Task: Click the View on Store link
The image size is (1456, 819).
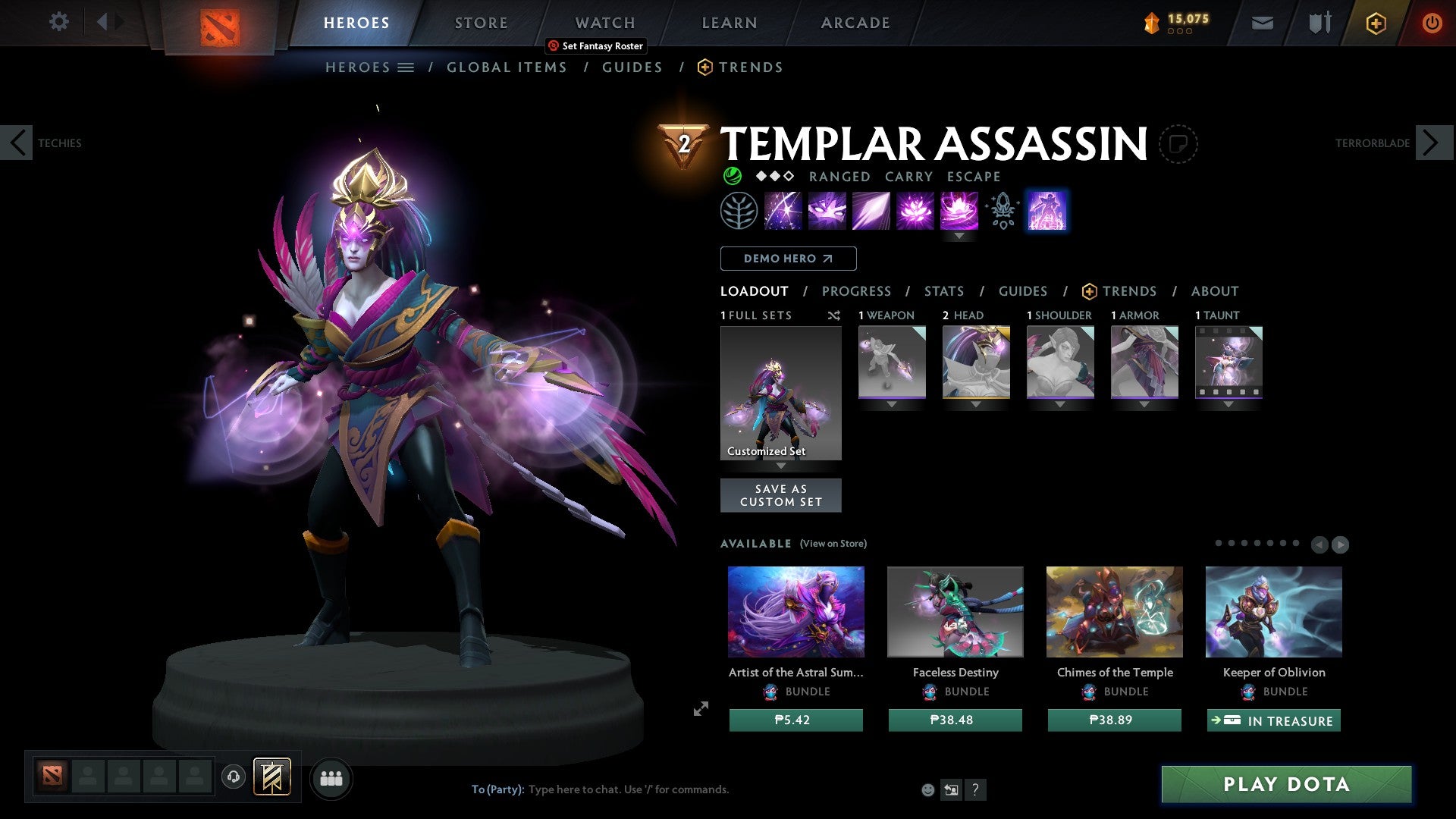Action: click(x=833, y=544)
